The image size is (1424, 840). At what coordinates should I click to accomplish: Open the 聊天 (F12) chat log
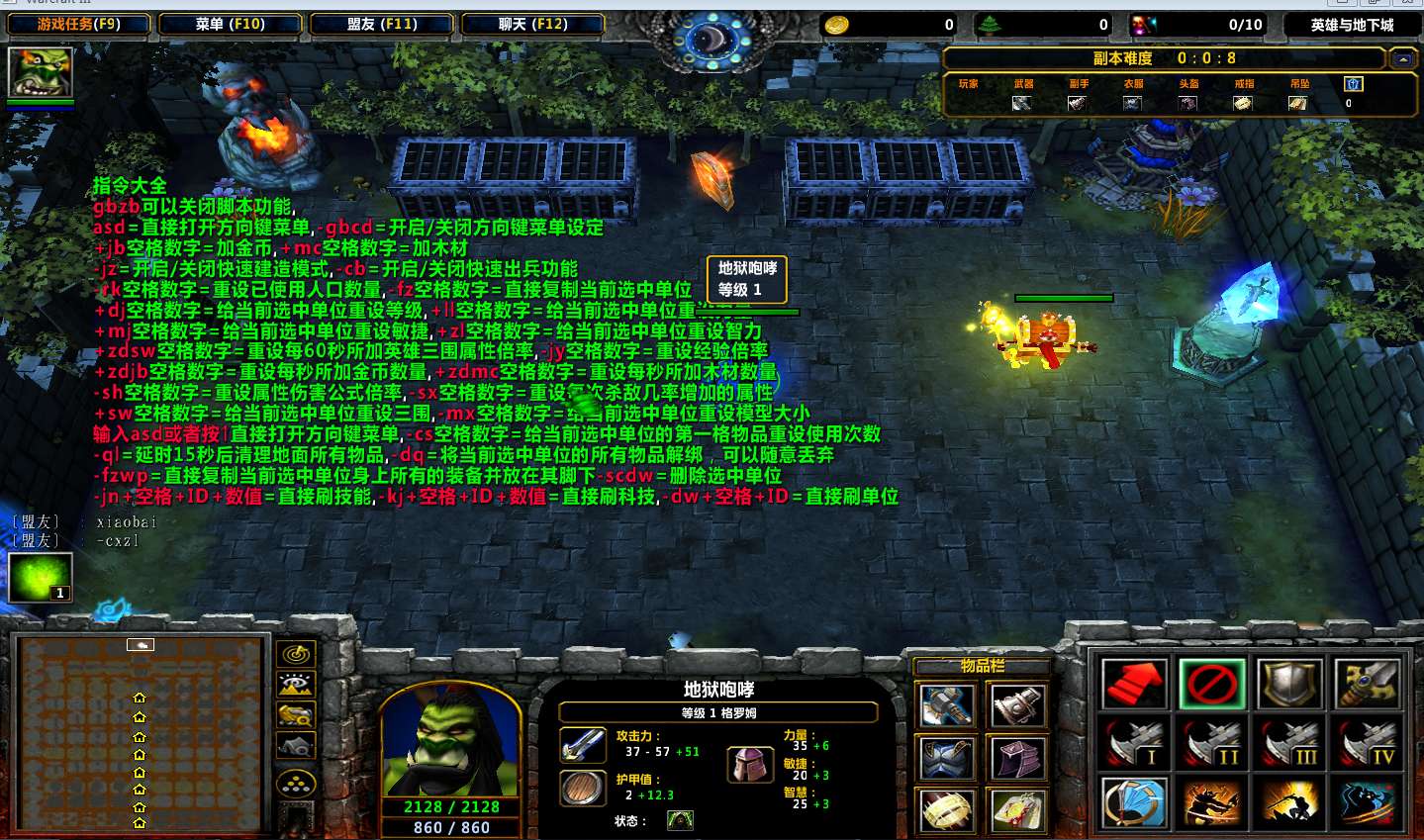532,24
